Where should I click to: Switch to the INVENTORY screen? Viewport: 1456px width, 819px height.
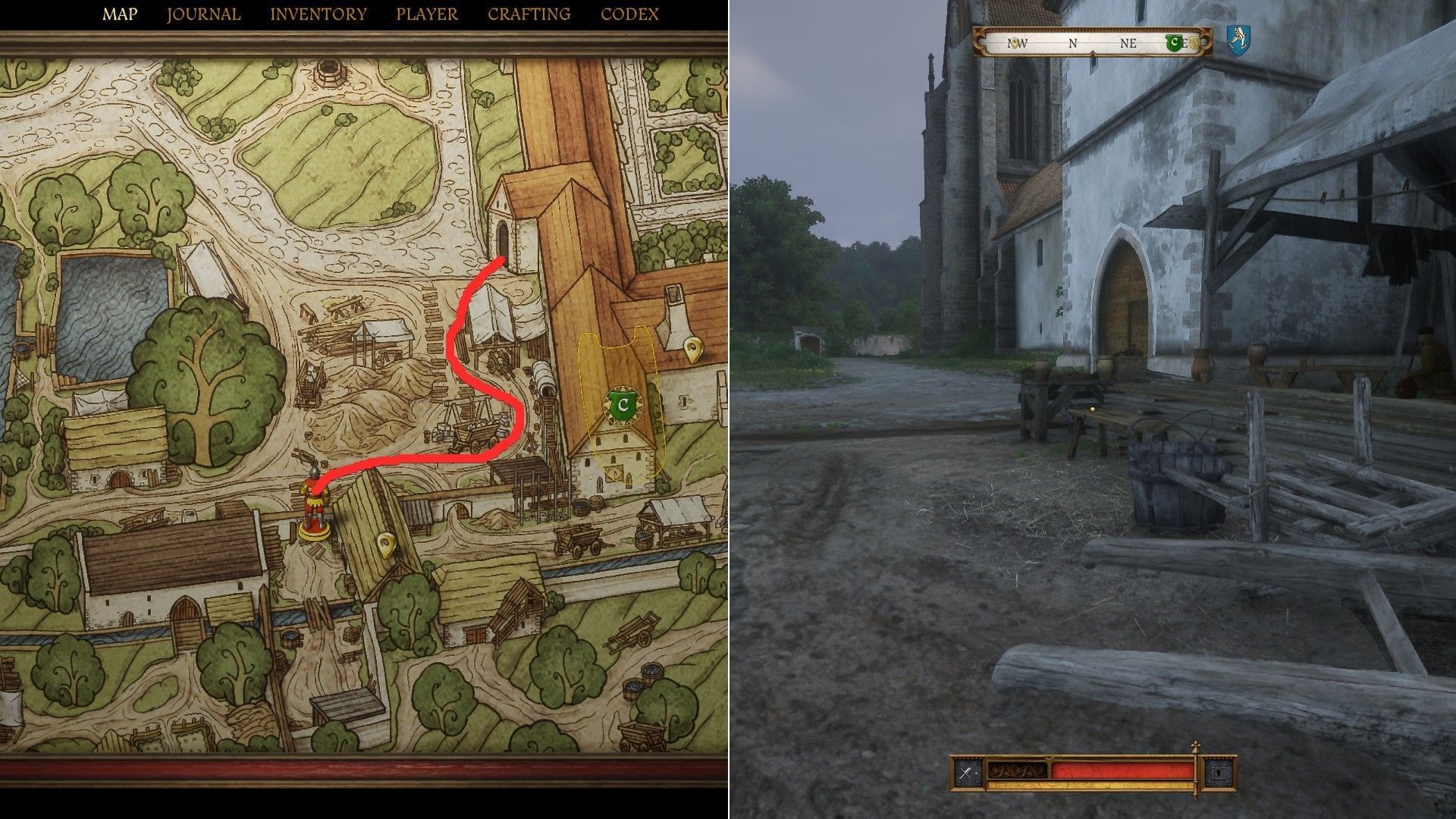(317, 13)
